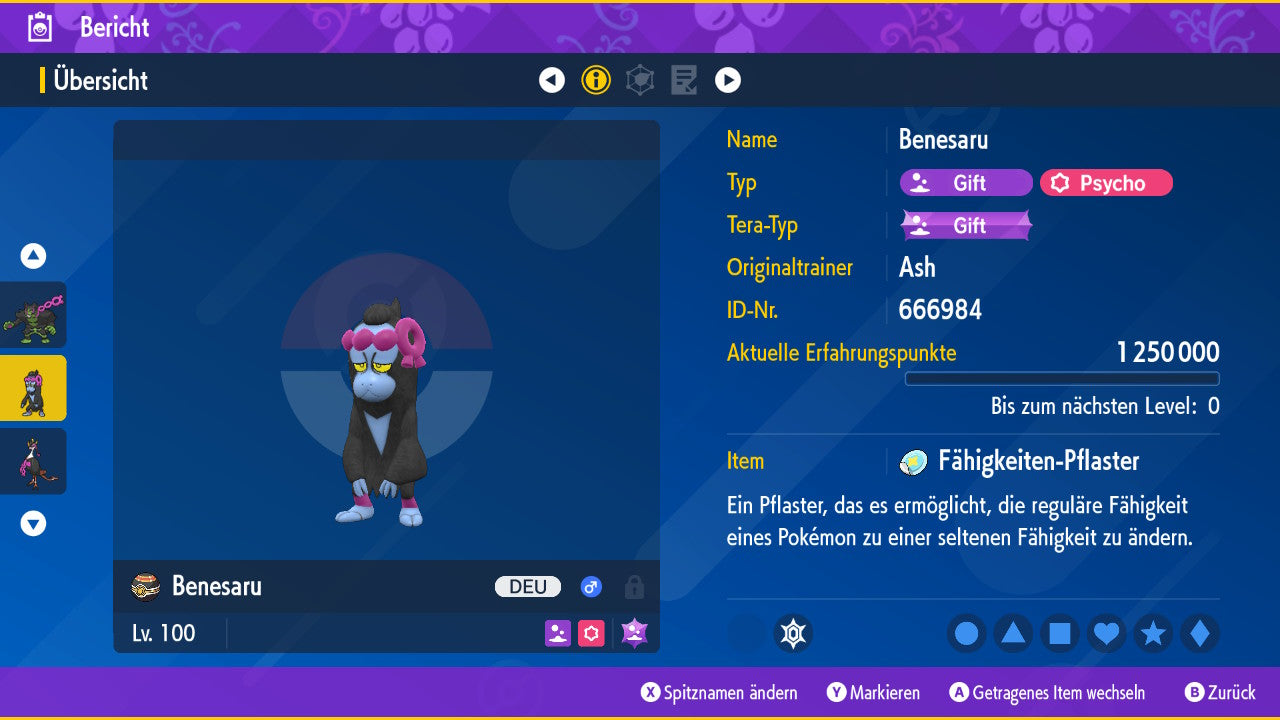
Task: Toggle the heart marking
Action: tap(1105, 633)
